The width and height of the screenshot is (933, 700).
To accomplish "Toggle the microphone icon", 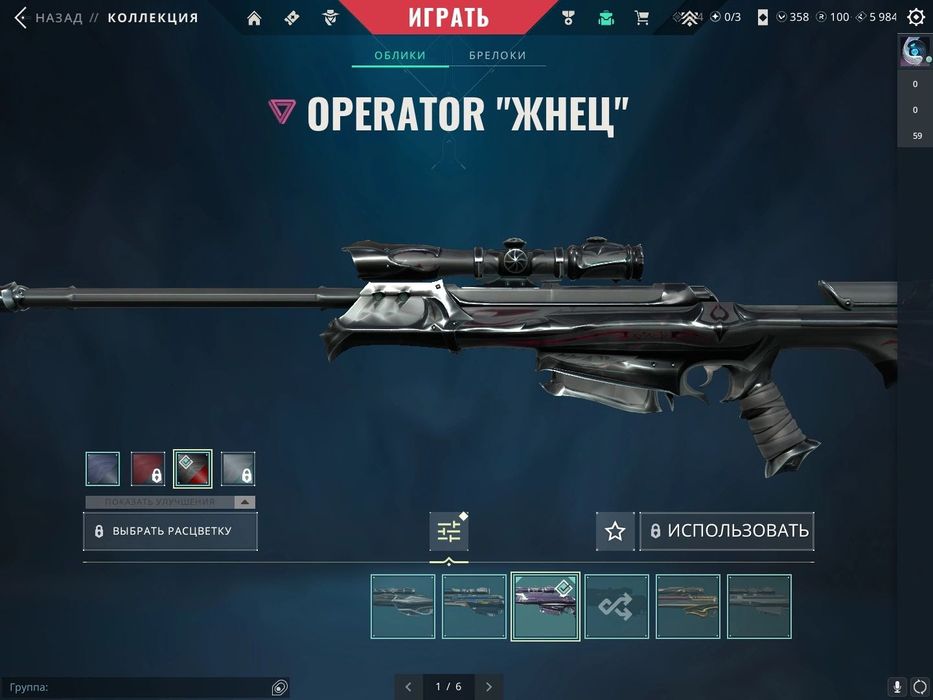I will point(897,687).
